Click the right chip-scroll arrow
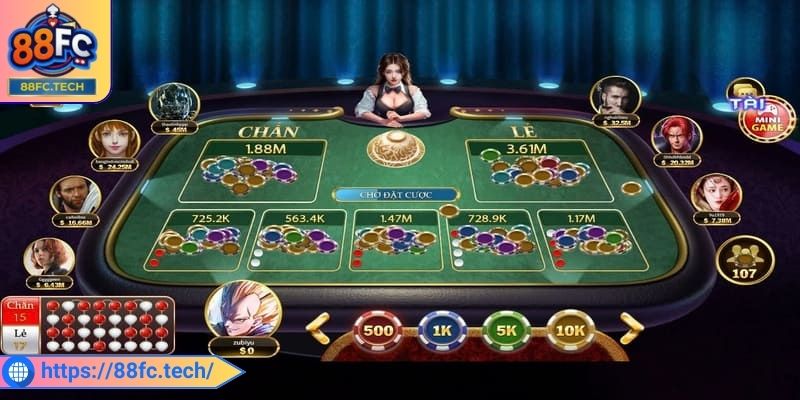Image resolution: width=800 pixels, height=400 pixels. point(630,327)
